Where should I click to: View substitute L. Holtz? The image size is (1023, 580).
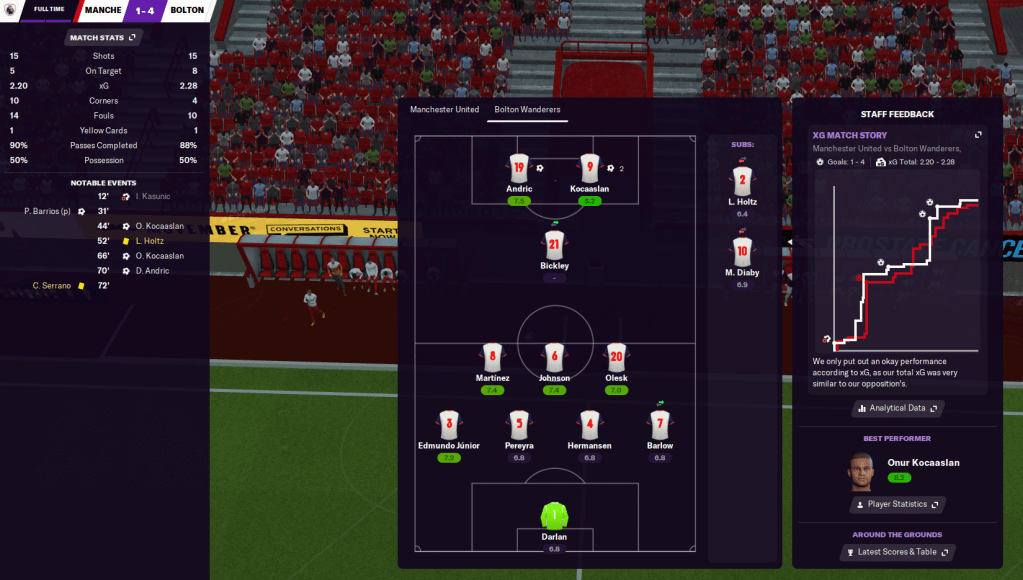tap(740, 183)
